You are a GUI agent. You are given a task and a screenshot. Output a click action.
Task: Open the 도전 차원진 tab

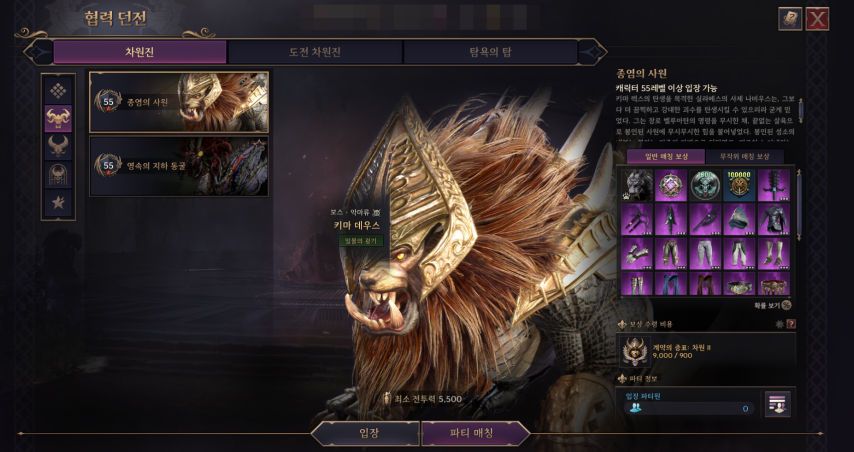314,52
